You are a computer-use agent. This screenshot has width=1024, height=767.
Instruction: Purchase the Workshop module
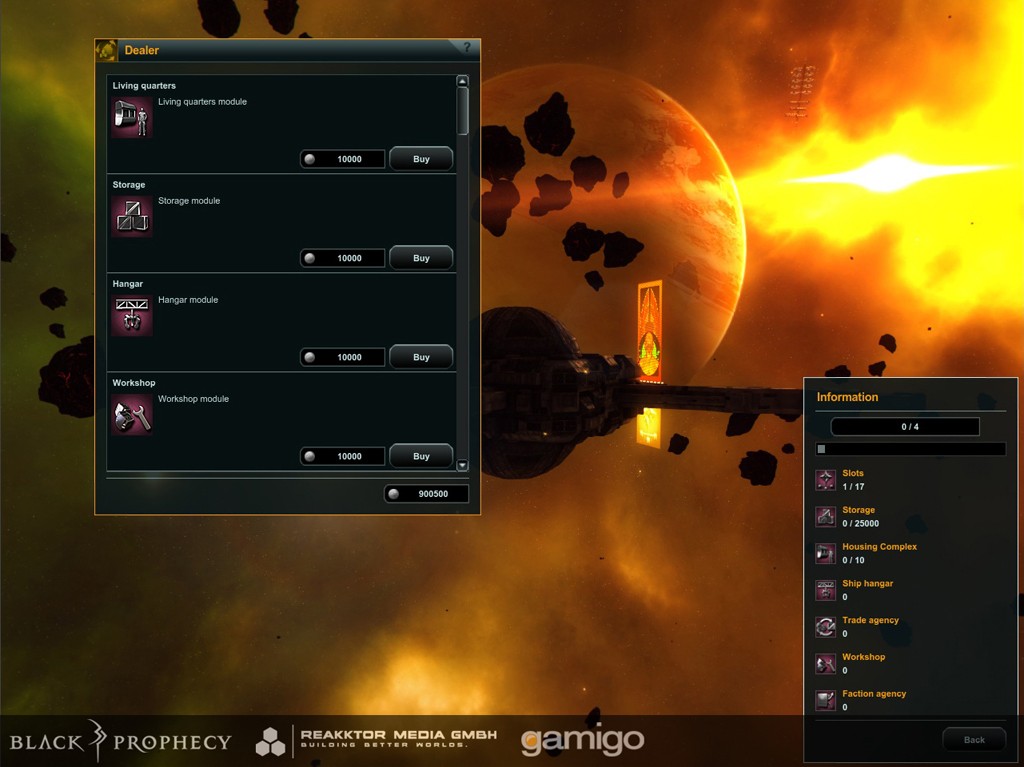[x=420, y=456]
